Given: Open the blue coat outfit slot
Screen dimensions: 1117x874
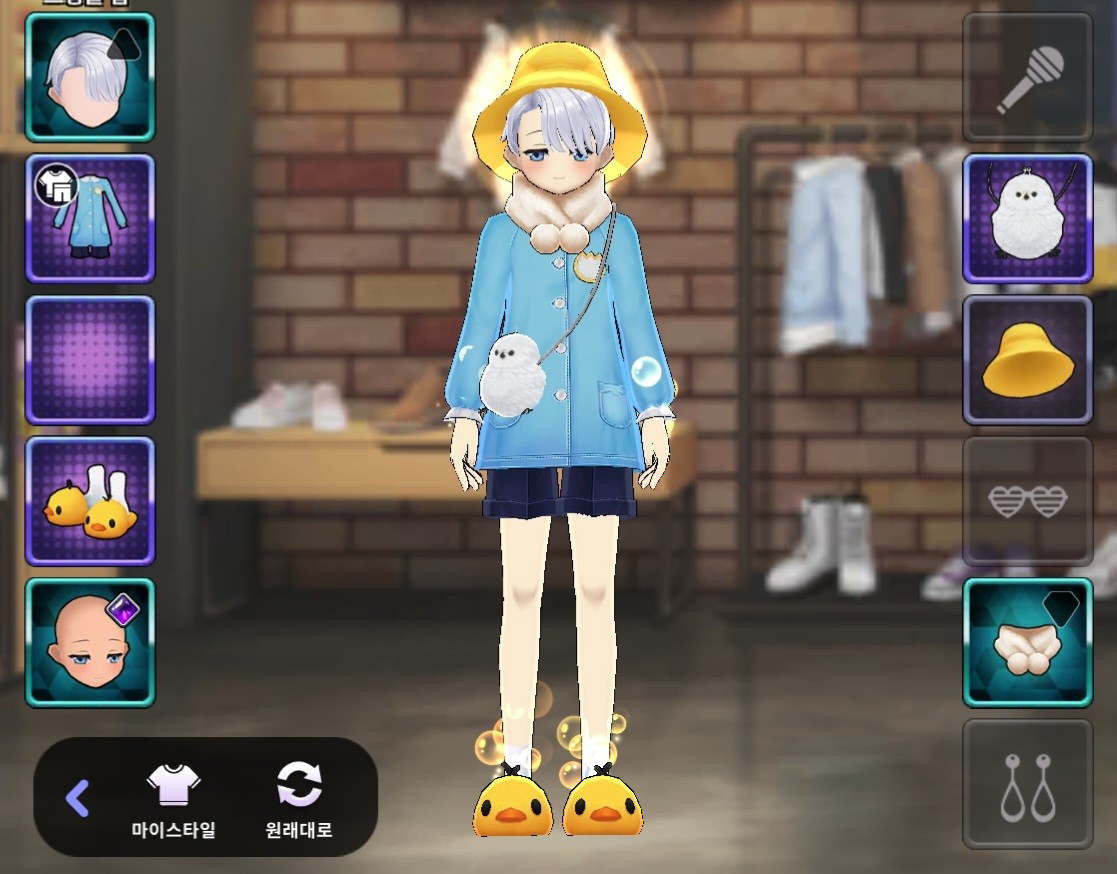Looking at the screenshot, I should pyautogui.click(x=90, y=218).
